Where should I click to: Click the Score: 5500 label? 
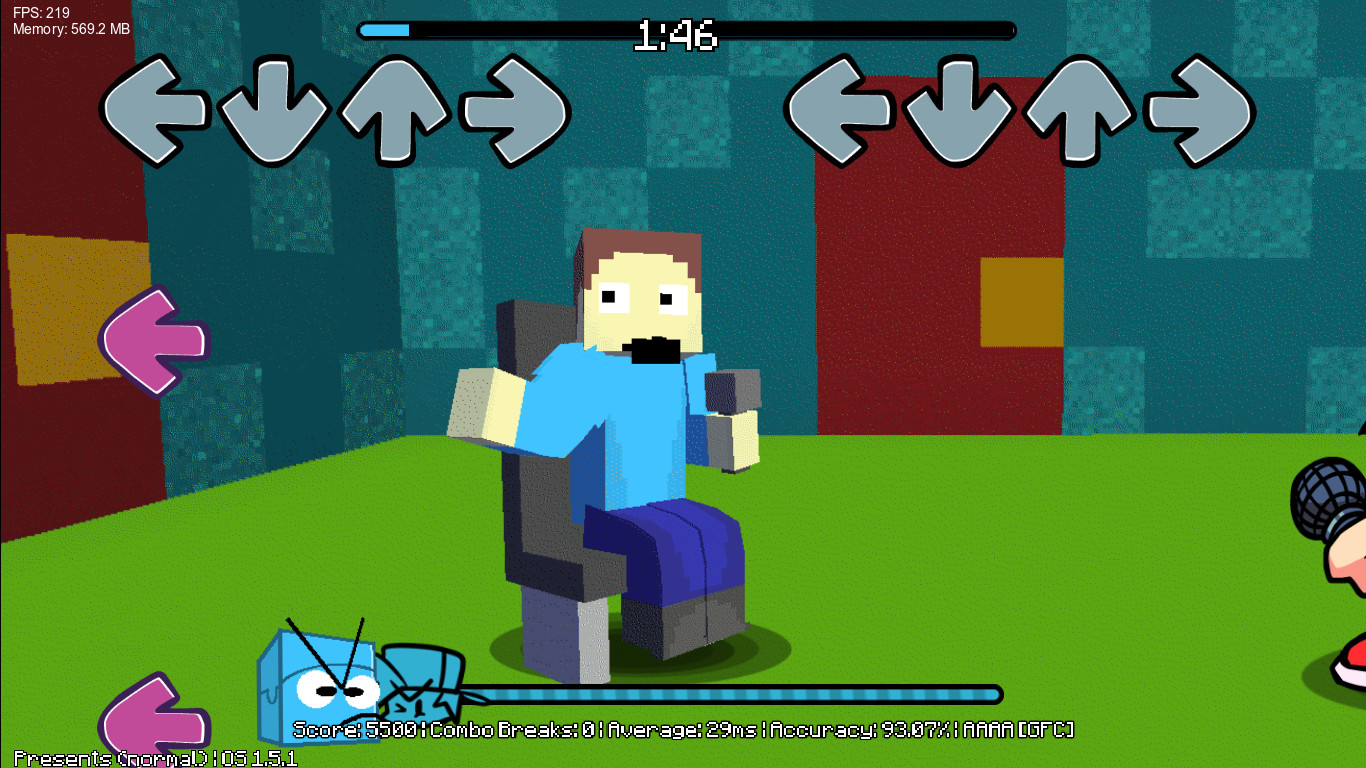[355, 729]
